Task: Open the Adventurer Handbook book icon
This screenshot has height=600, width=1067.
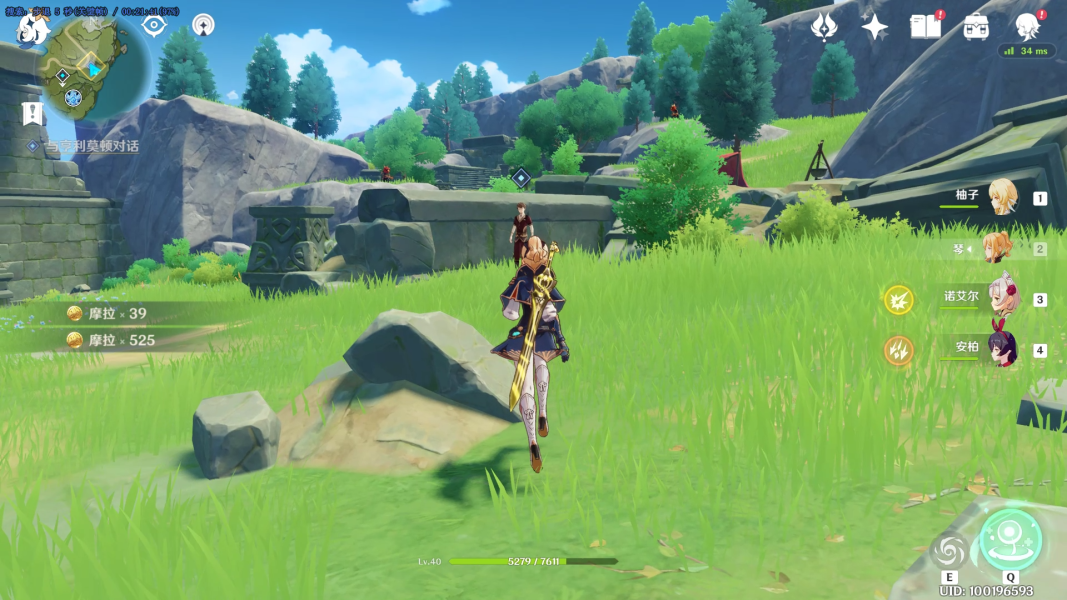Action: [x=925, y=27]
